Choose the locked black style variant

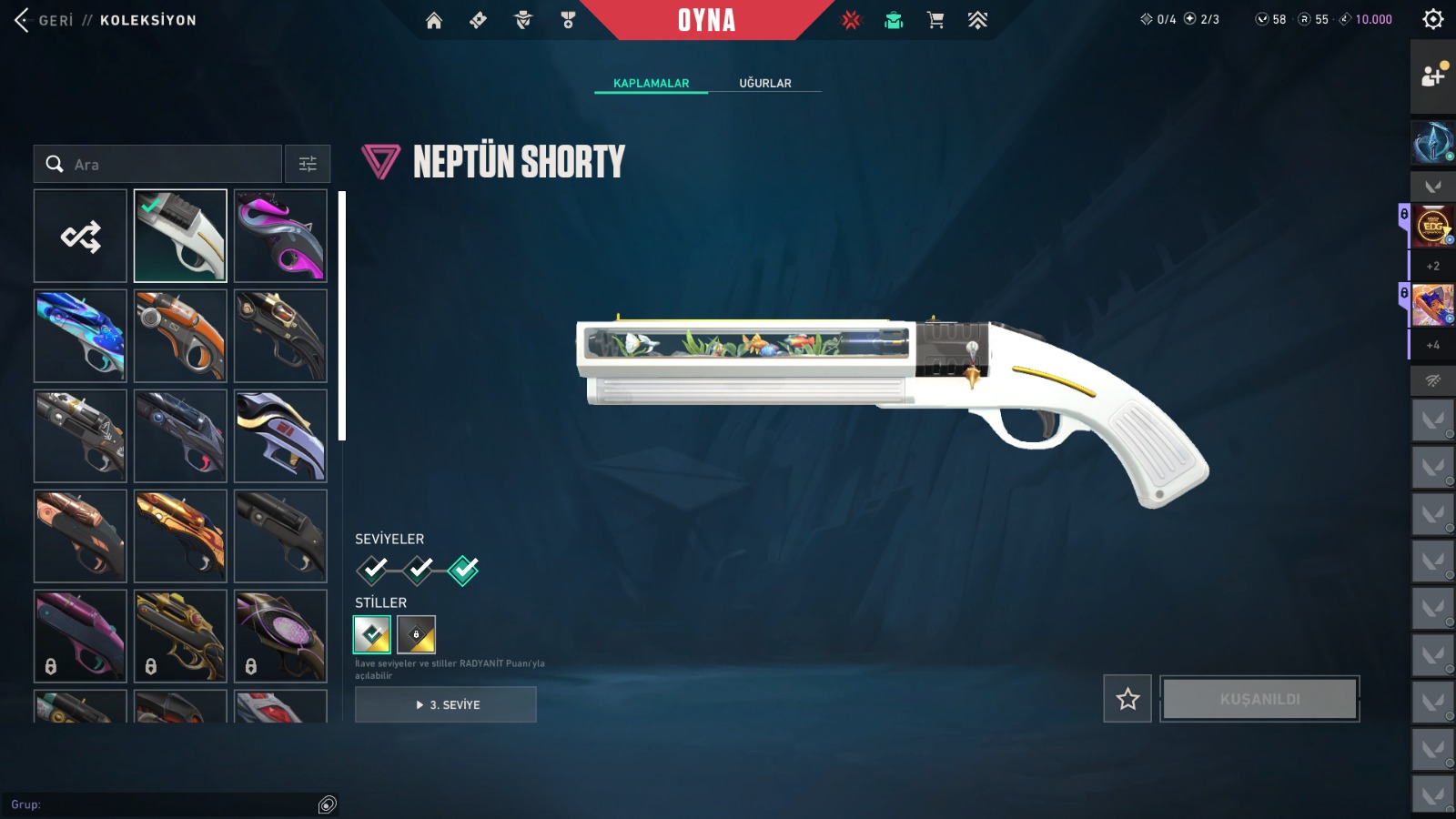[417, 634]
